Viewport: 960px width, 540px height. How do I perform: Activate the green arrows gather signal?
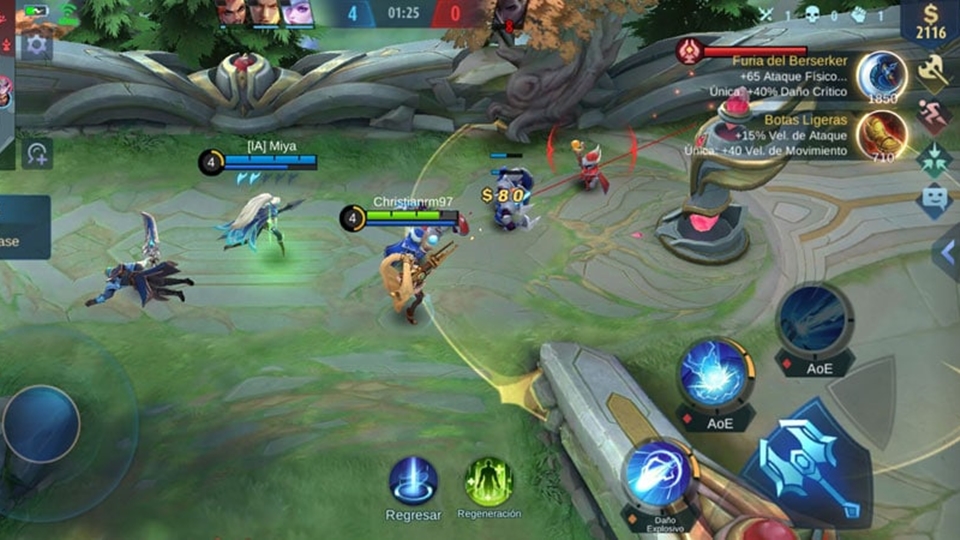(x=934, y=158)
